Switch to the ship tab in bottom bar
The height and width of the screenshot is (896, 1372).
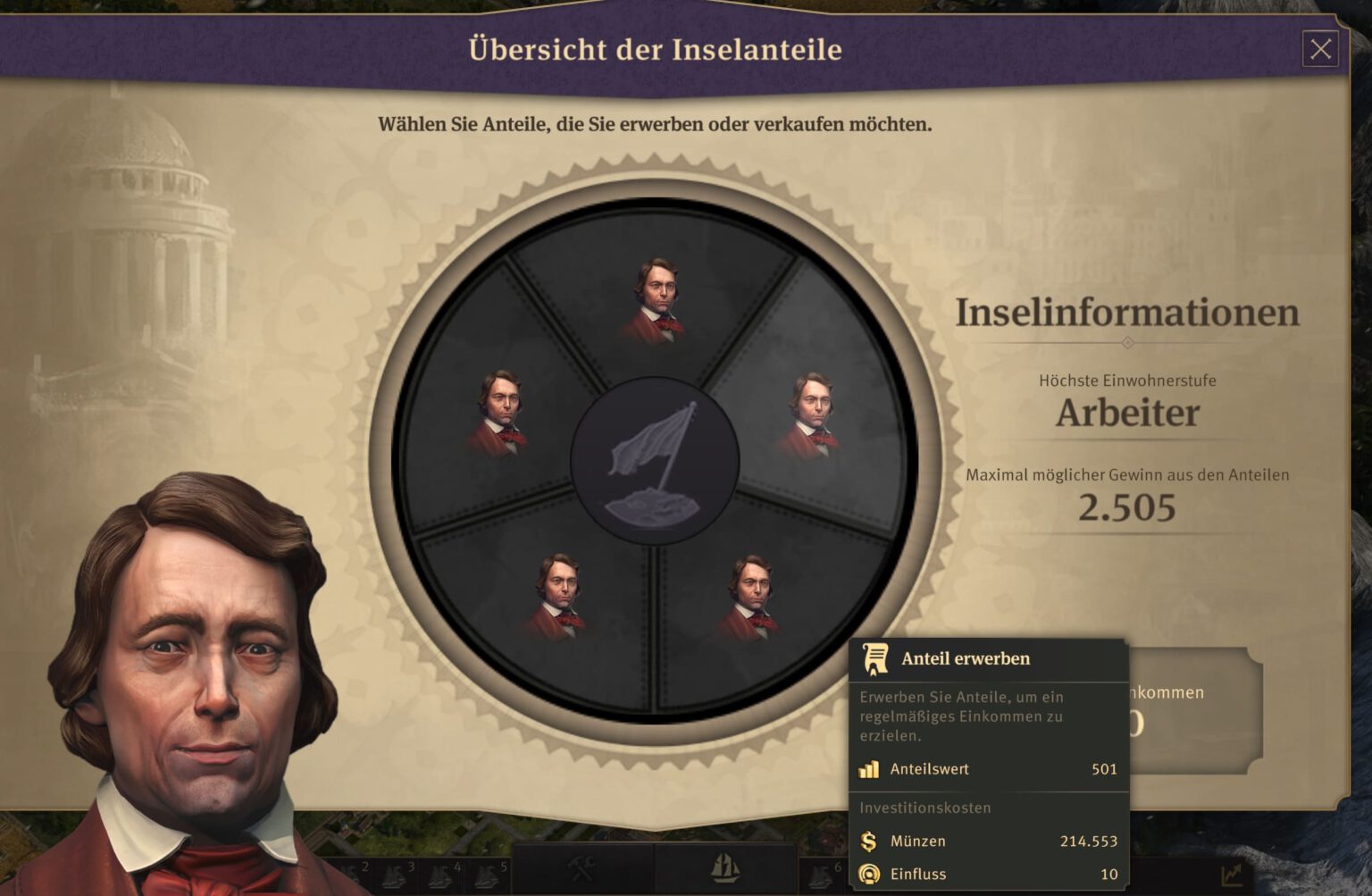tap(724, 868)
